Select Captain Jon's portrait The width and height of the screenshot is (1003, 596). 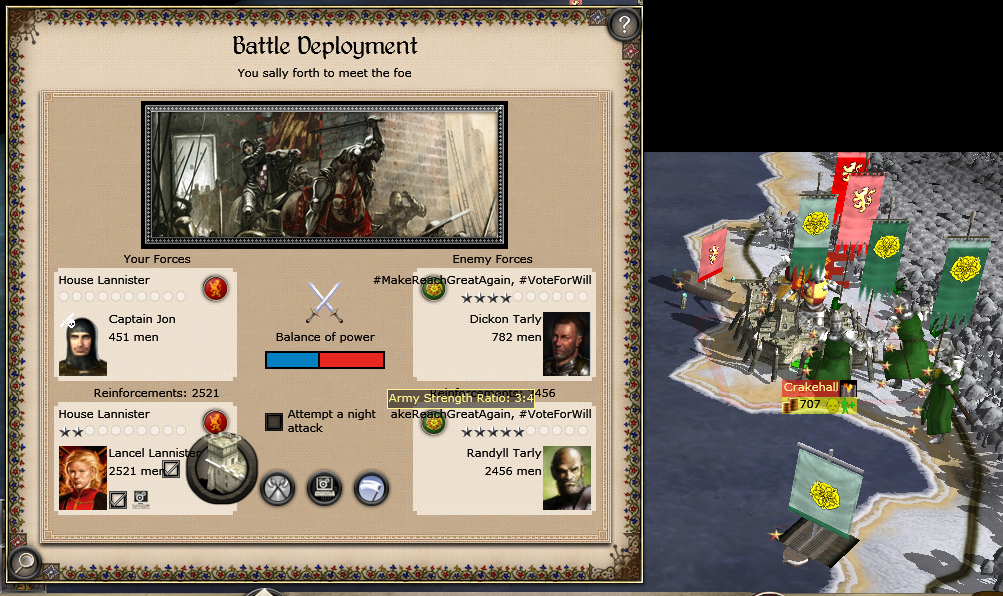click(x=83, y=344)
